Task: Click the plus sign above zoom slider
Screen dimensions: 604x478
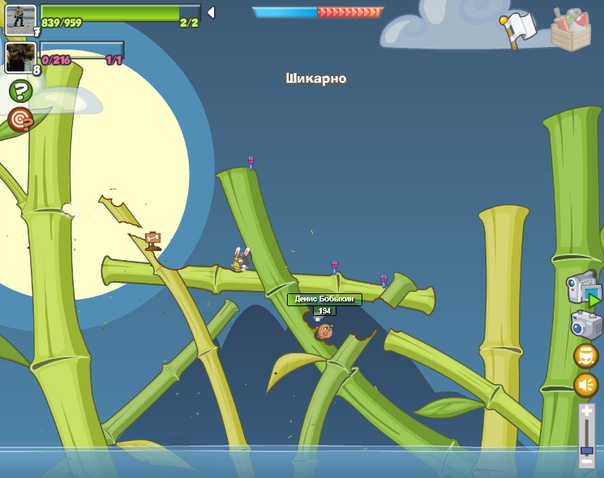Action: (586, 411)
